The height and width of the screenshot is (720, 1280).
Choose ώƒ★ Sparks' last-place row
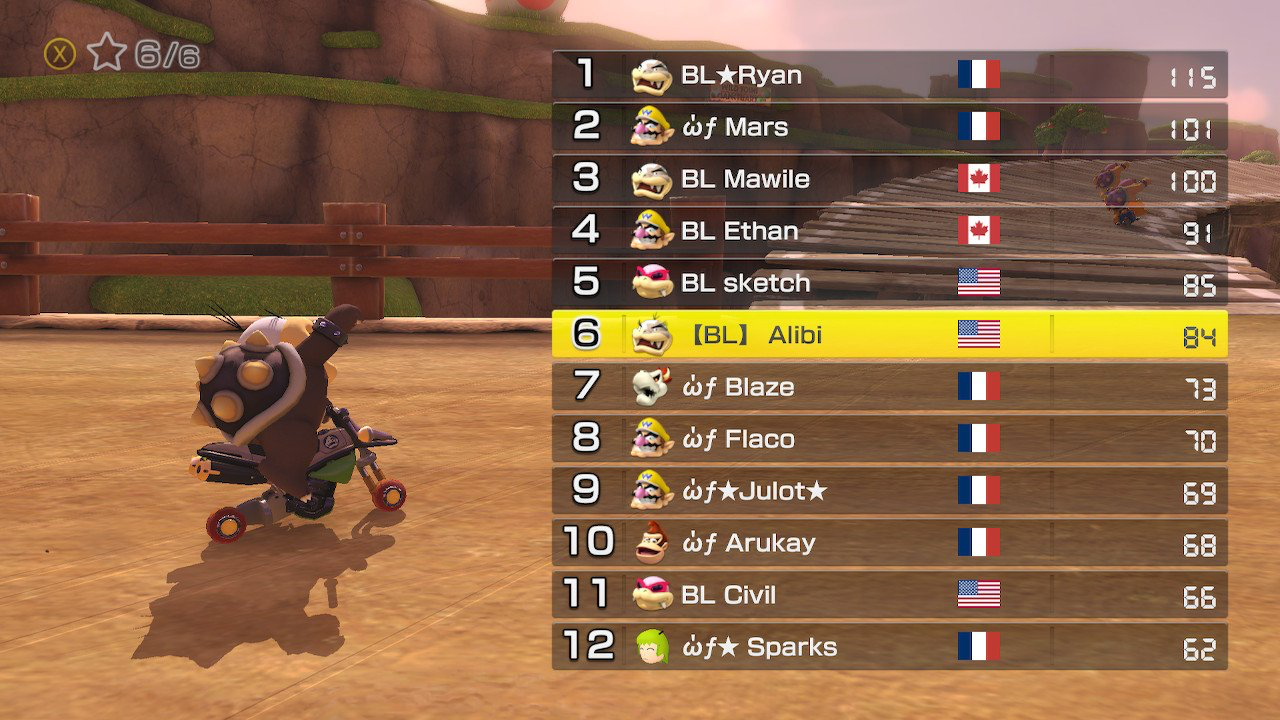[889, 647]
